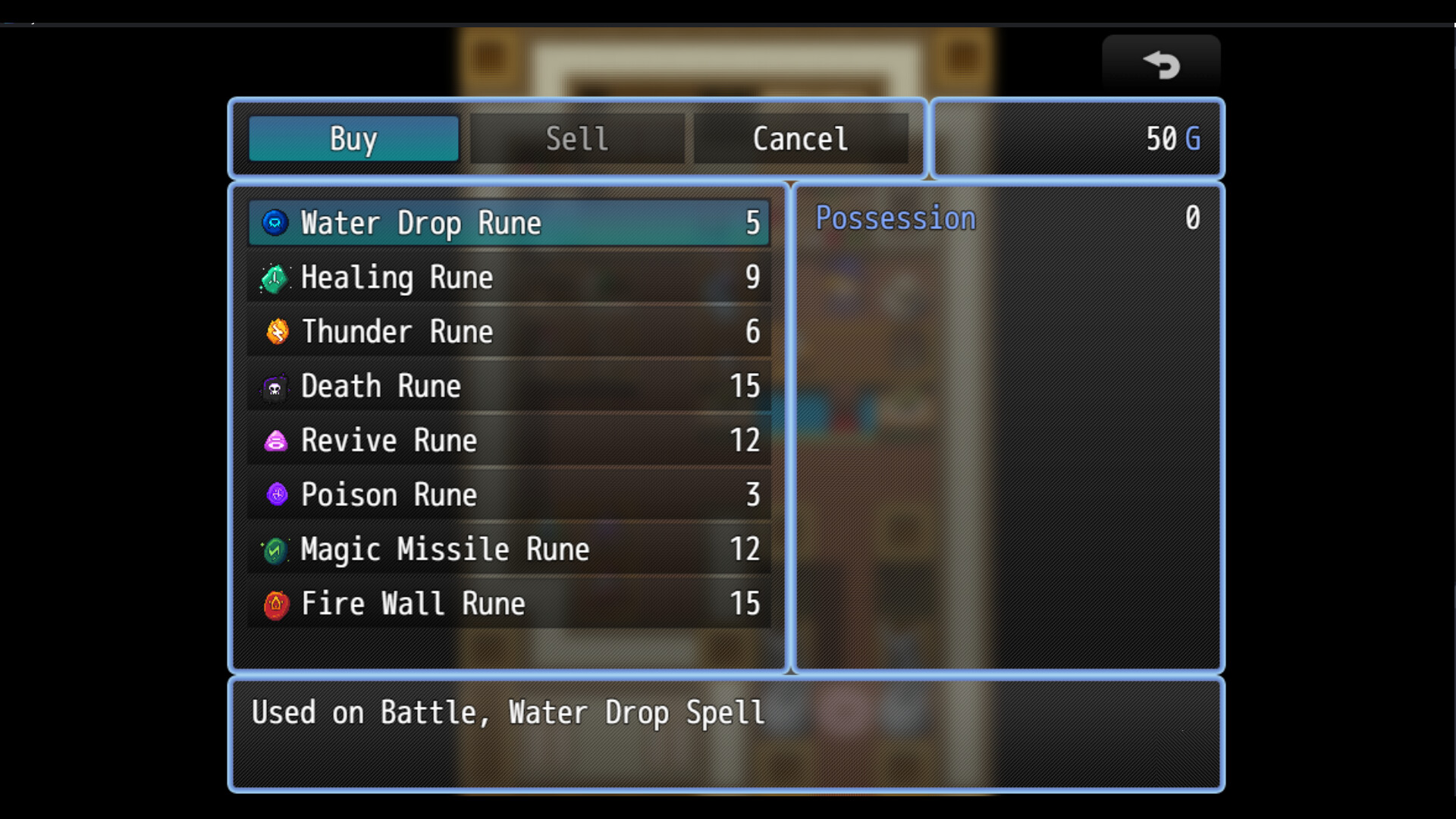Click the Thunder Rune lightning icon
The height and width of the screenshot is (819, 1456).
tap(275, 331)
